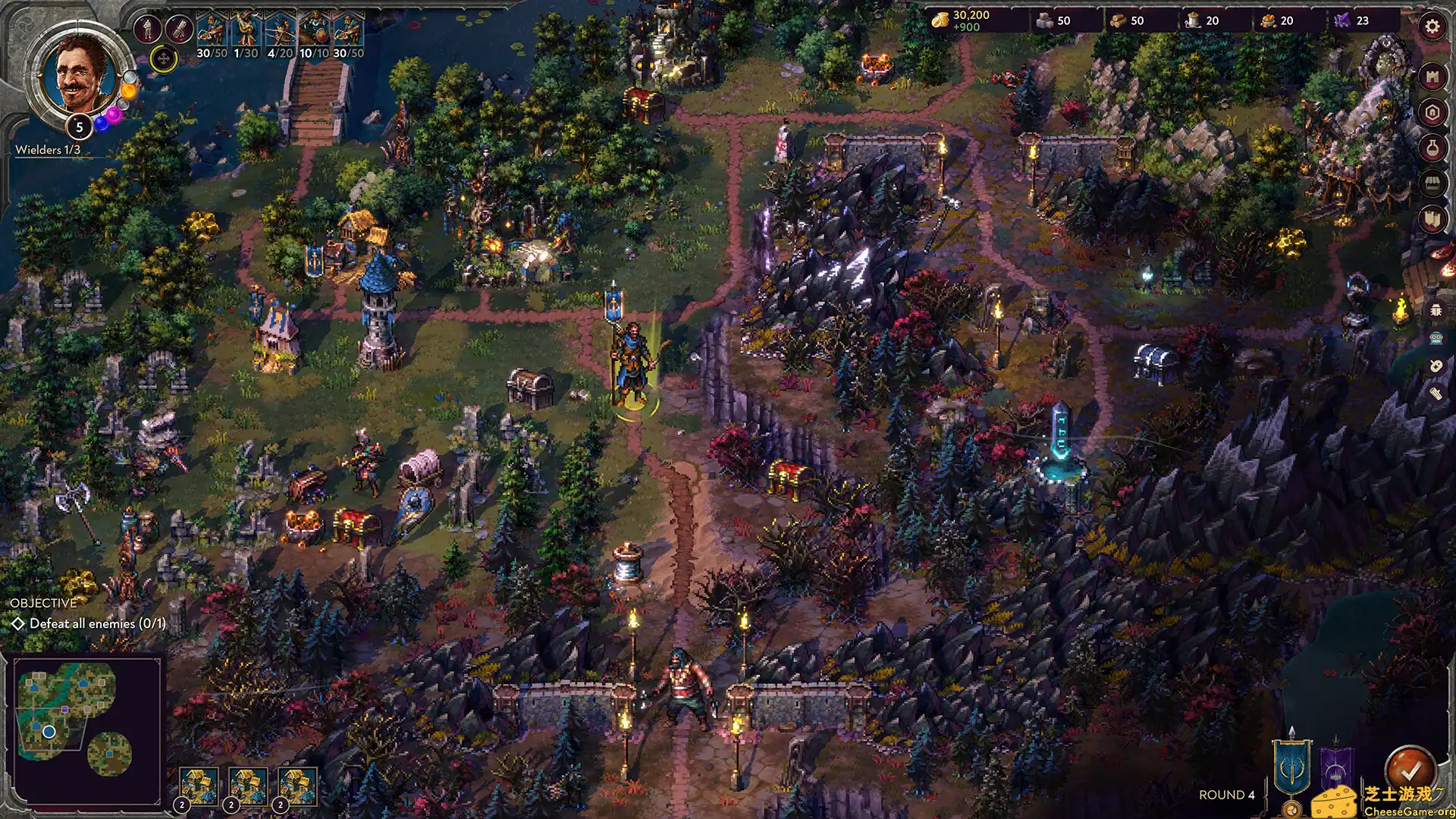Select the crossbowman troop slot showing 30/50
Screen dimensions: 1456x819
coord(212,30)
